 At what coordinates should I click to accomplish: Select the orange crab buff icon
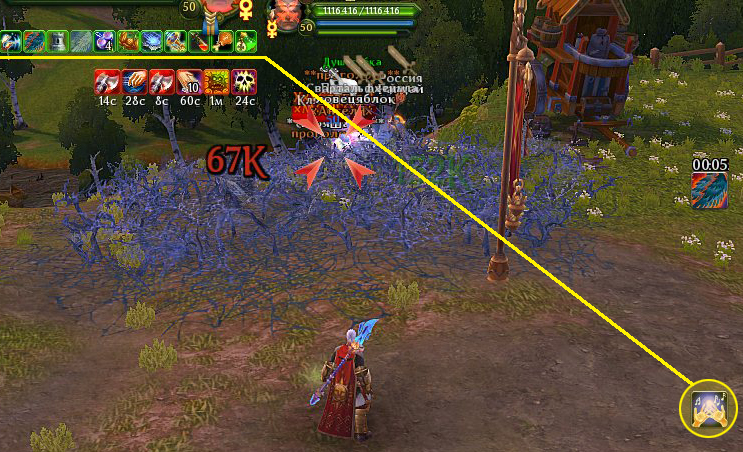click(128, 41)
